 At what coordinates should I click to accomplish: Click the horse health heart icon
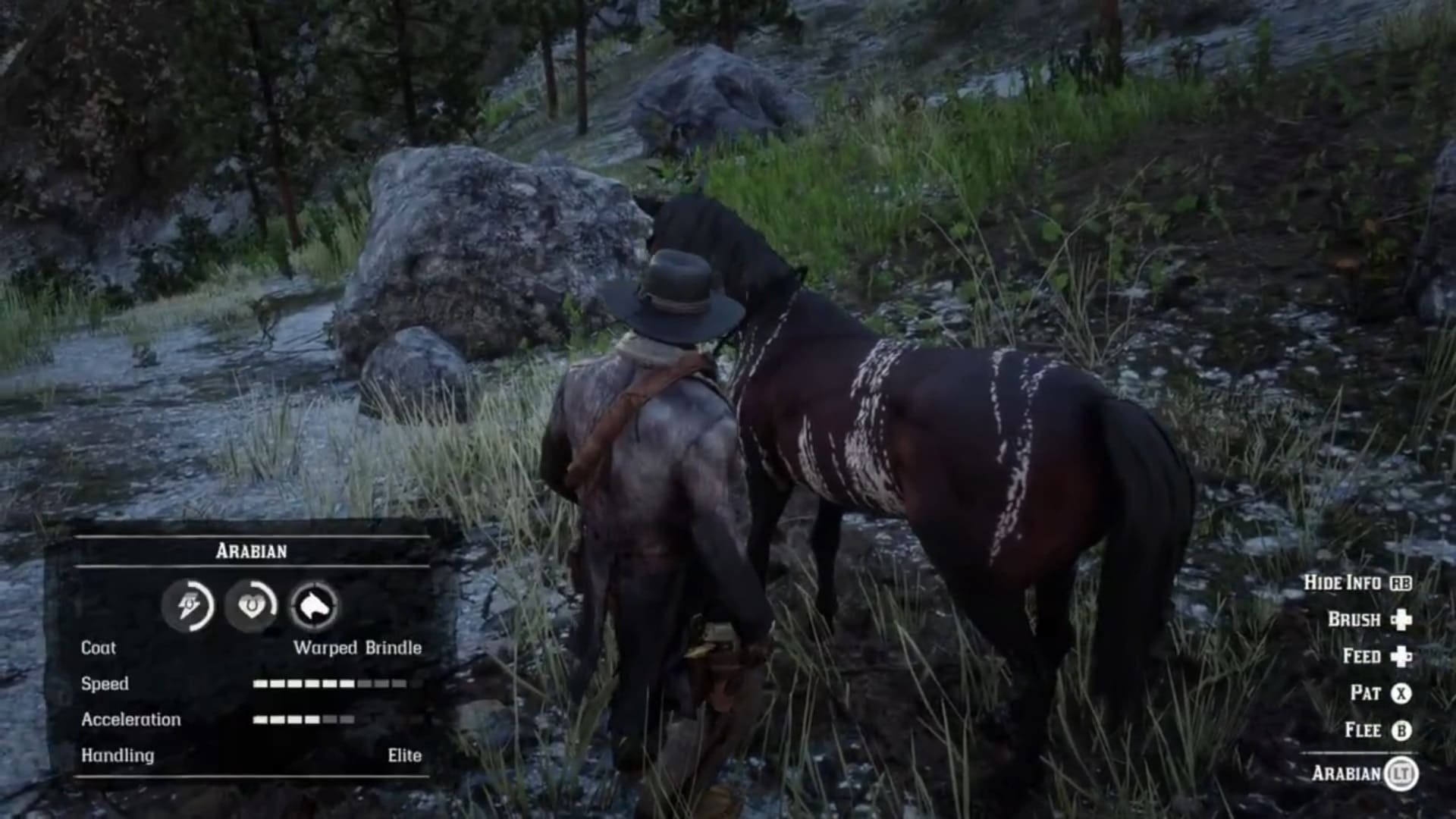click(253, 607)
